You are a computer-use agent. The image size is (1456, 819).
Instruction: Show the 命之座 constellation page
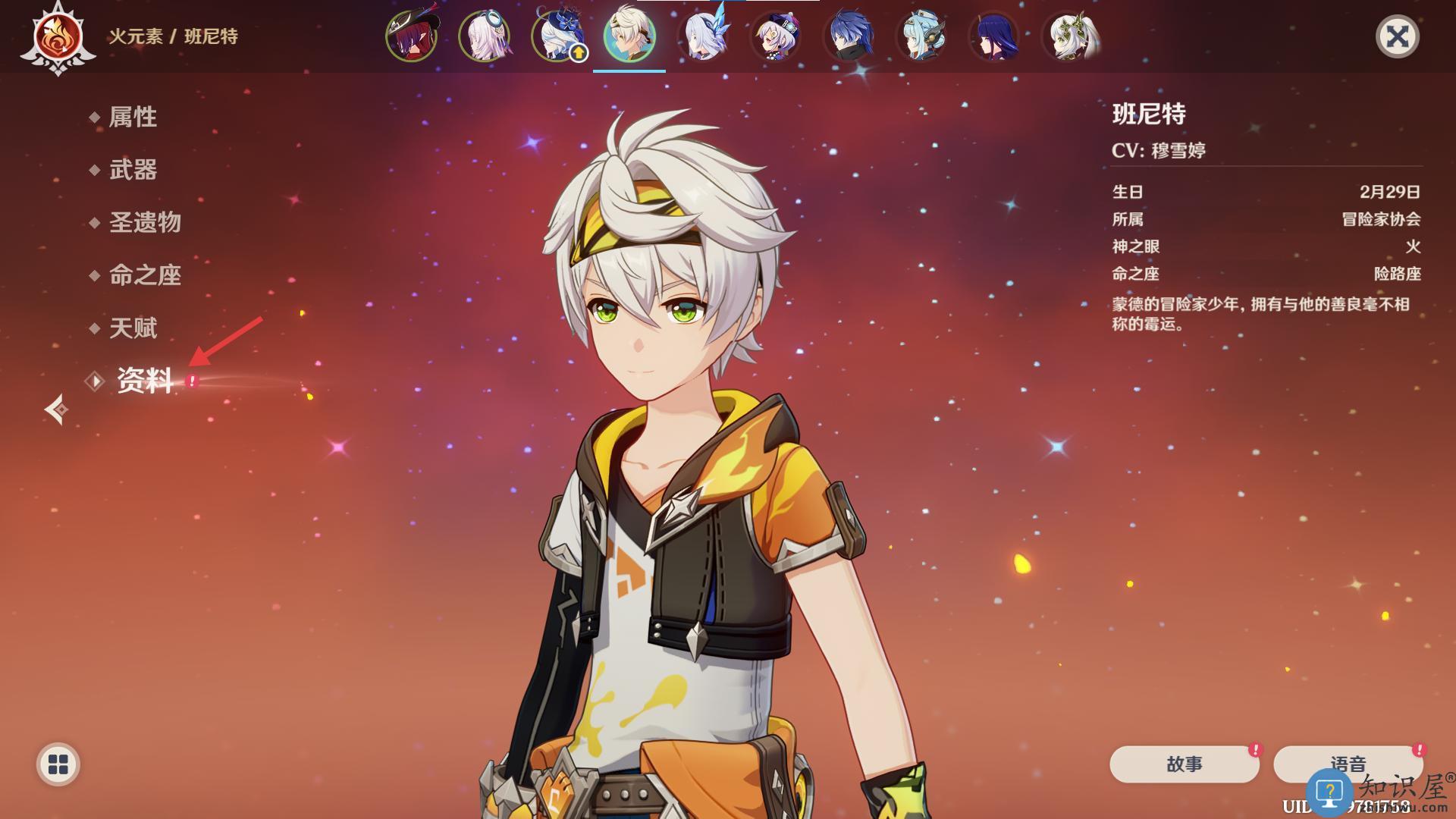click(x=145, y=275)
